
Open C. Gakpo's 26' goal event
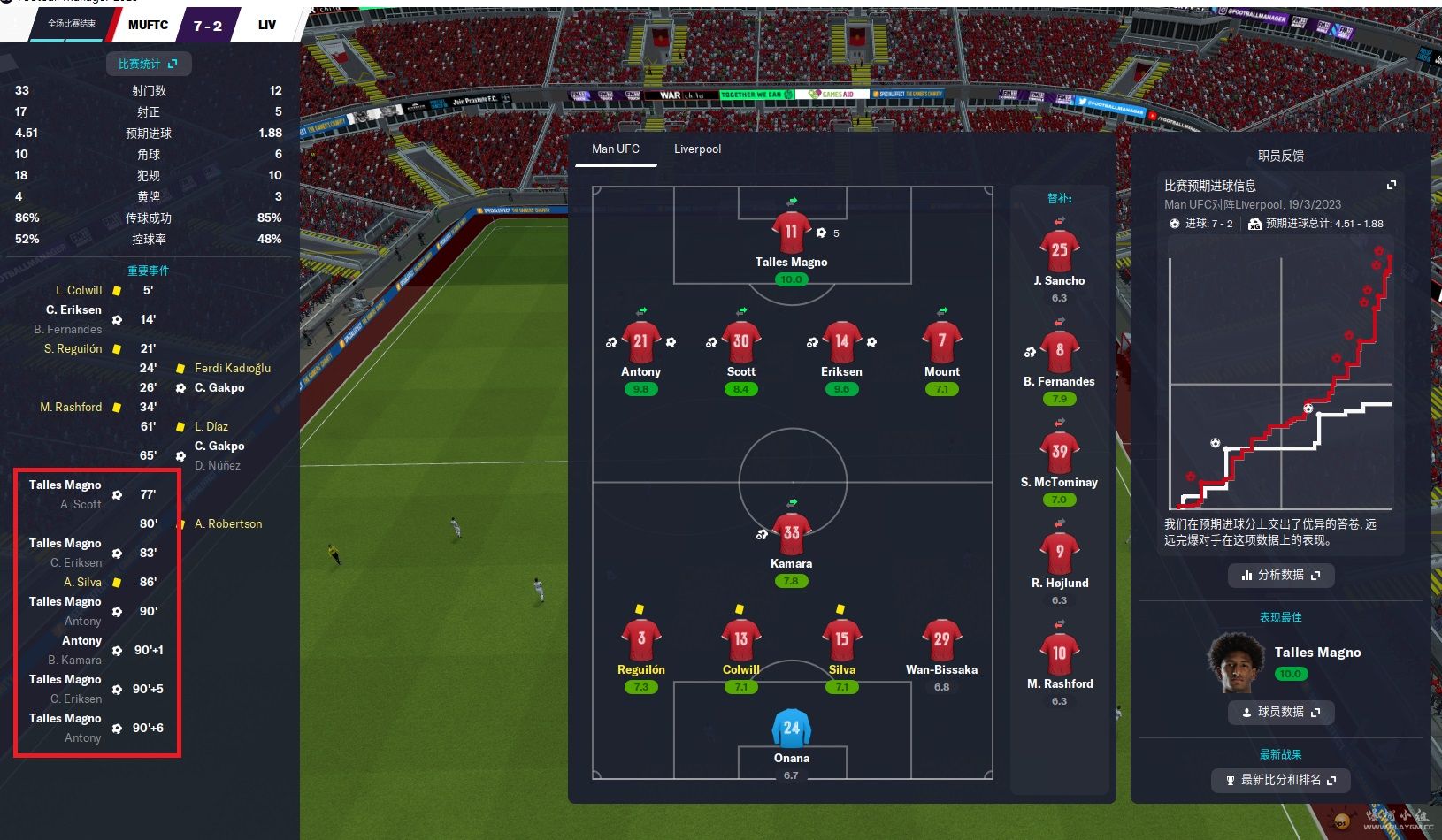[x=219, y=387]
